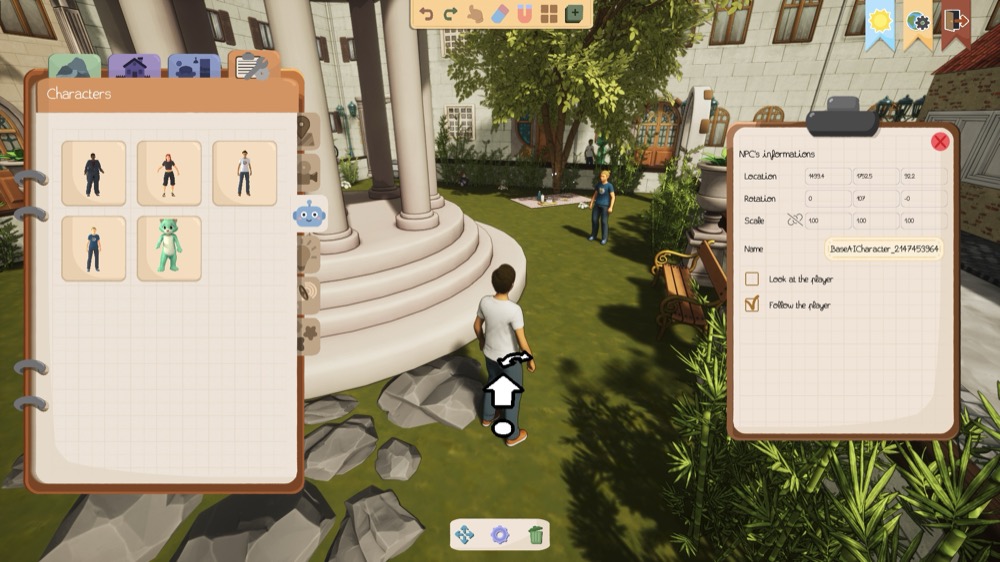
Task: Delete selection with the trash can button
Action: click(x=536, y=535)
